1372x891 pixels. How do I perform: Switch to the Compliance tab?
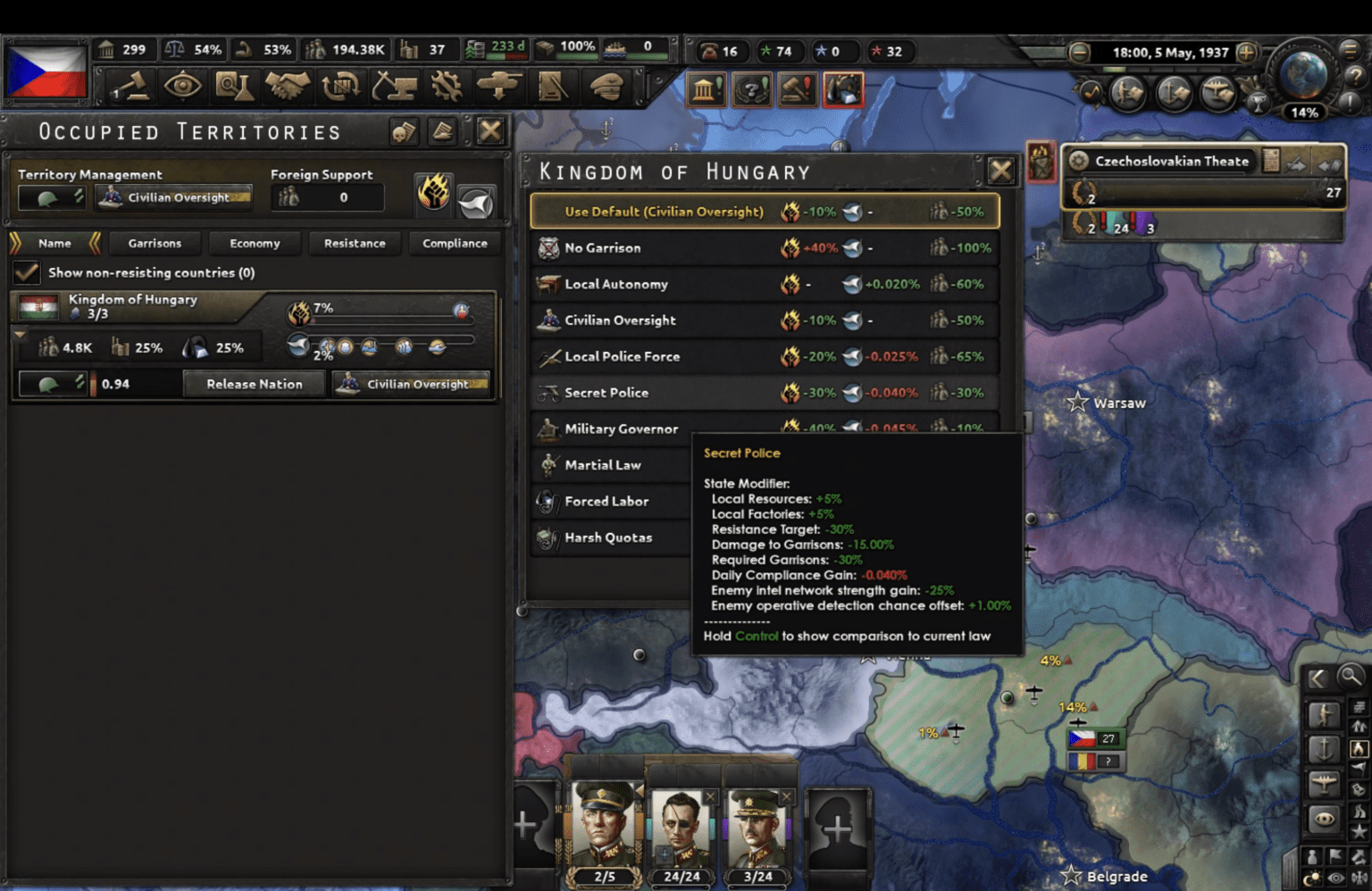click(455, 243)
